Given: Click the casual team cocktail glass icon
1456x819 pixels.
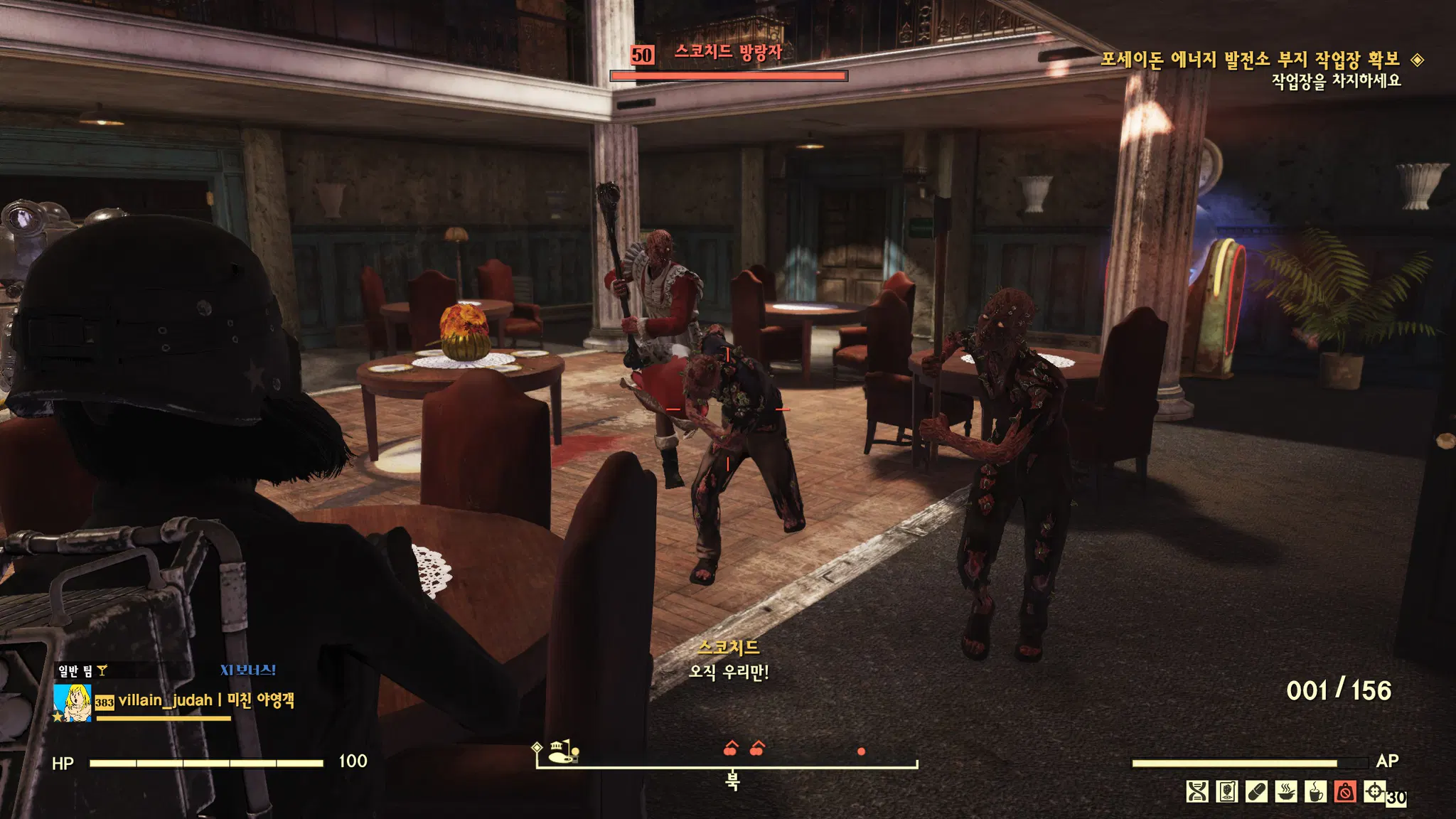Looking at the screenshot, I should 102,670.
